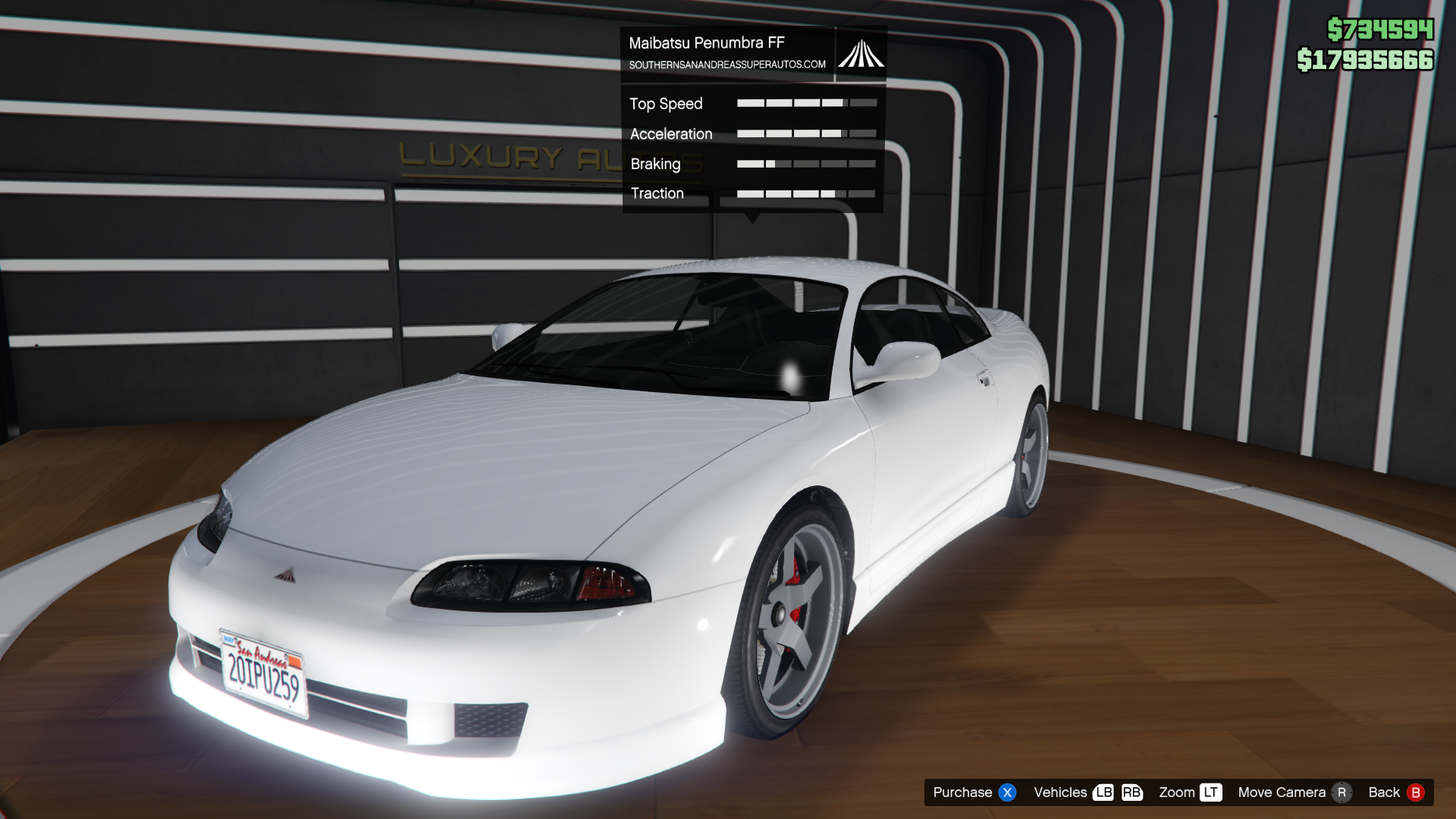Select the Purchase option

tap(974, 792)
